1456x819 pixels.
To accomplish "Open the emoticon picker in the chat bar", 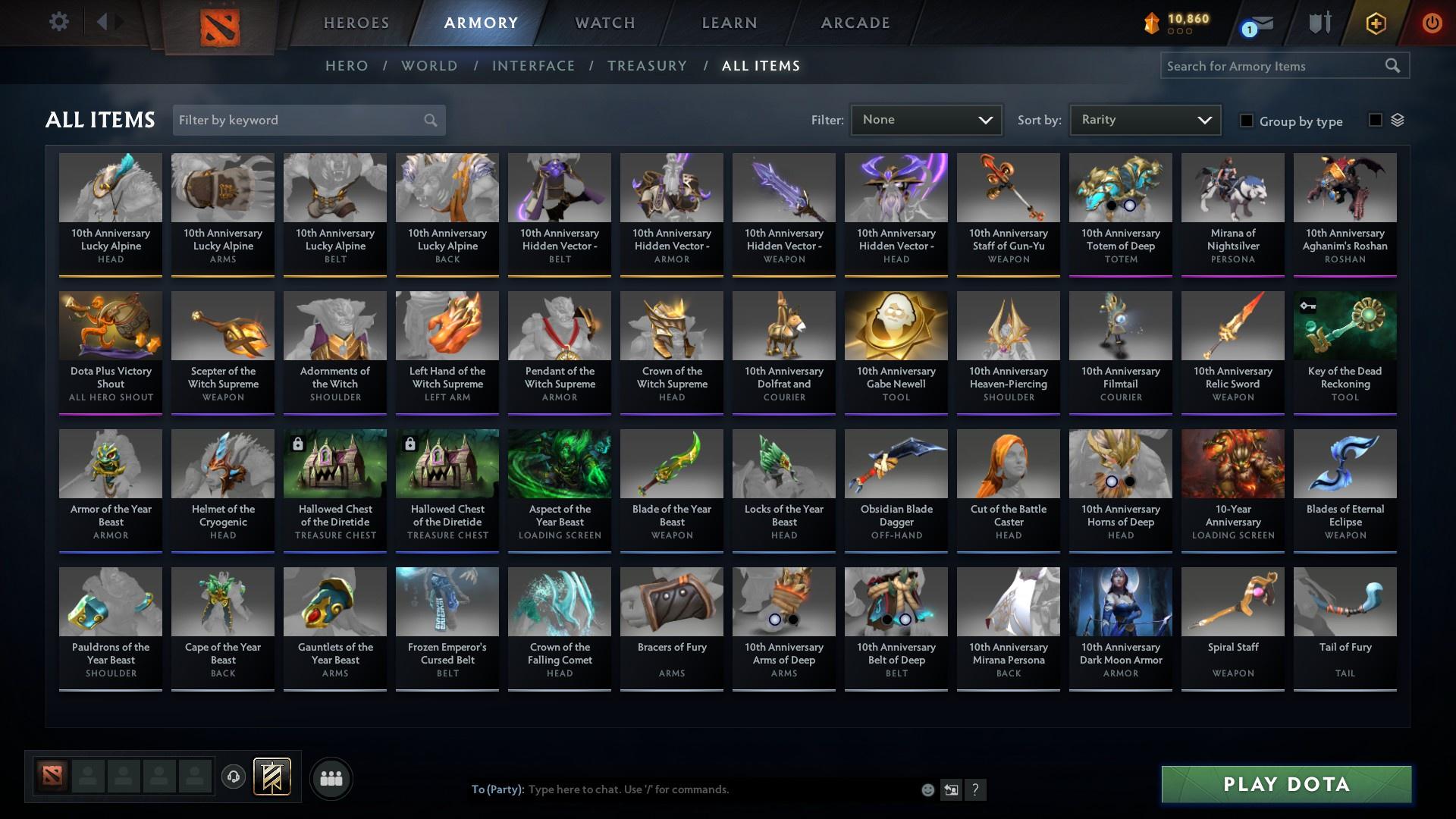I will click(927, 789).
